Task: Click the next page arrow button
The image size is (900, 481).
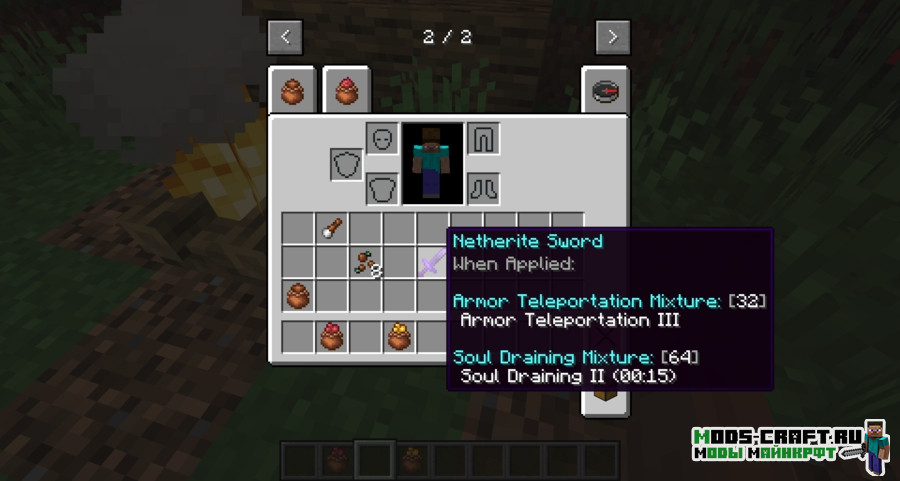Action: [612, 37]
